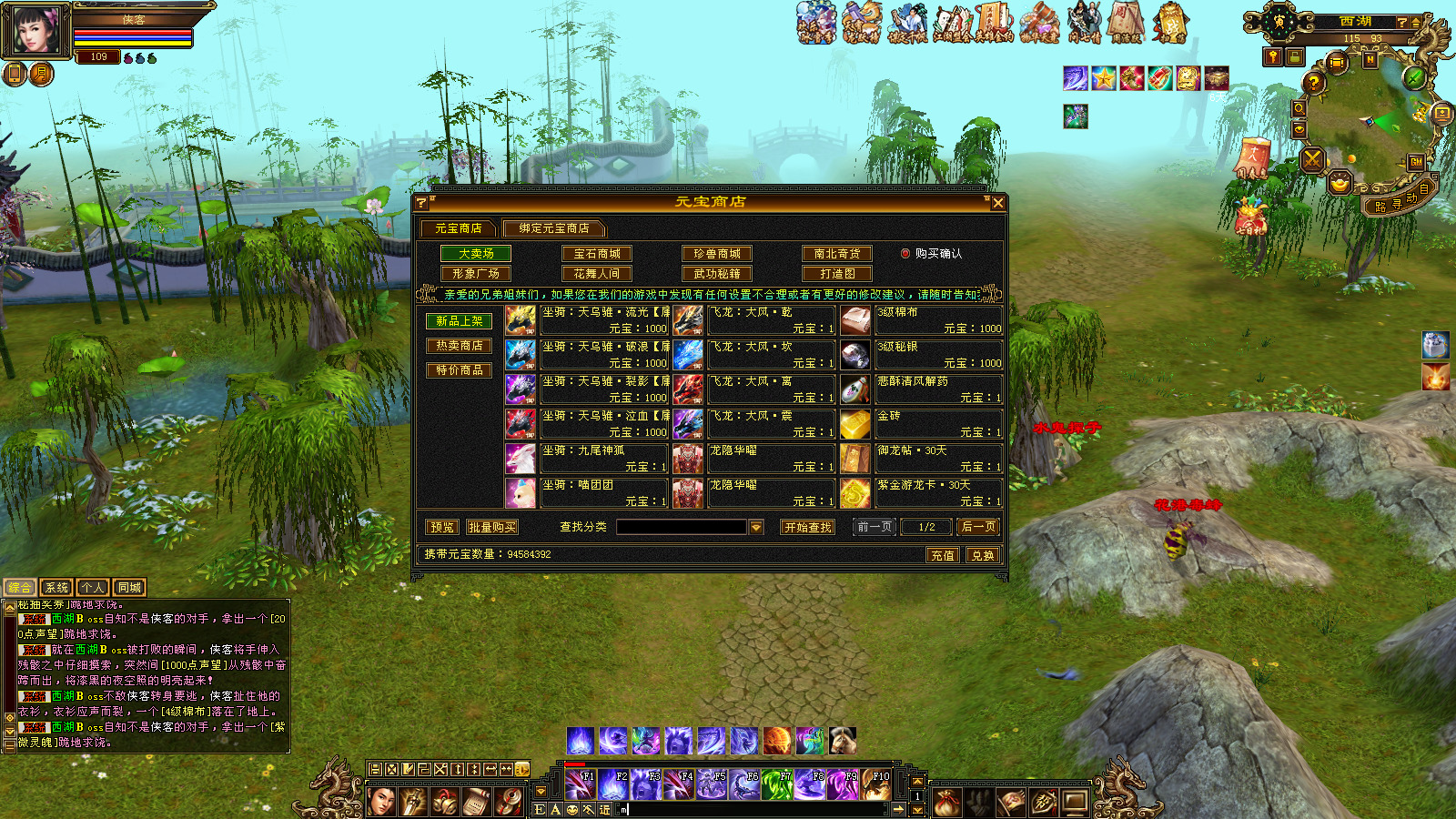Image resolution: width=1456 pixels, height=819 pixels.
Task: Toggle the 购买确认 option
Action: (905, 254)
